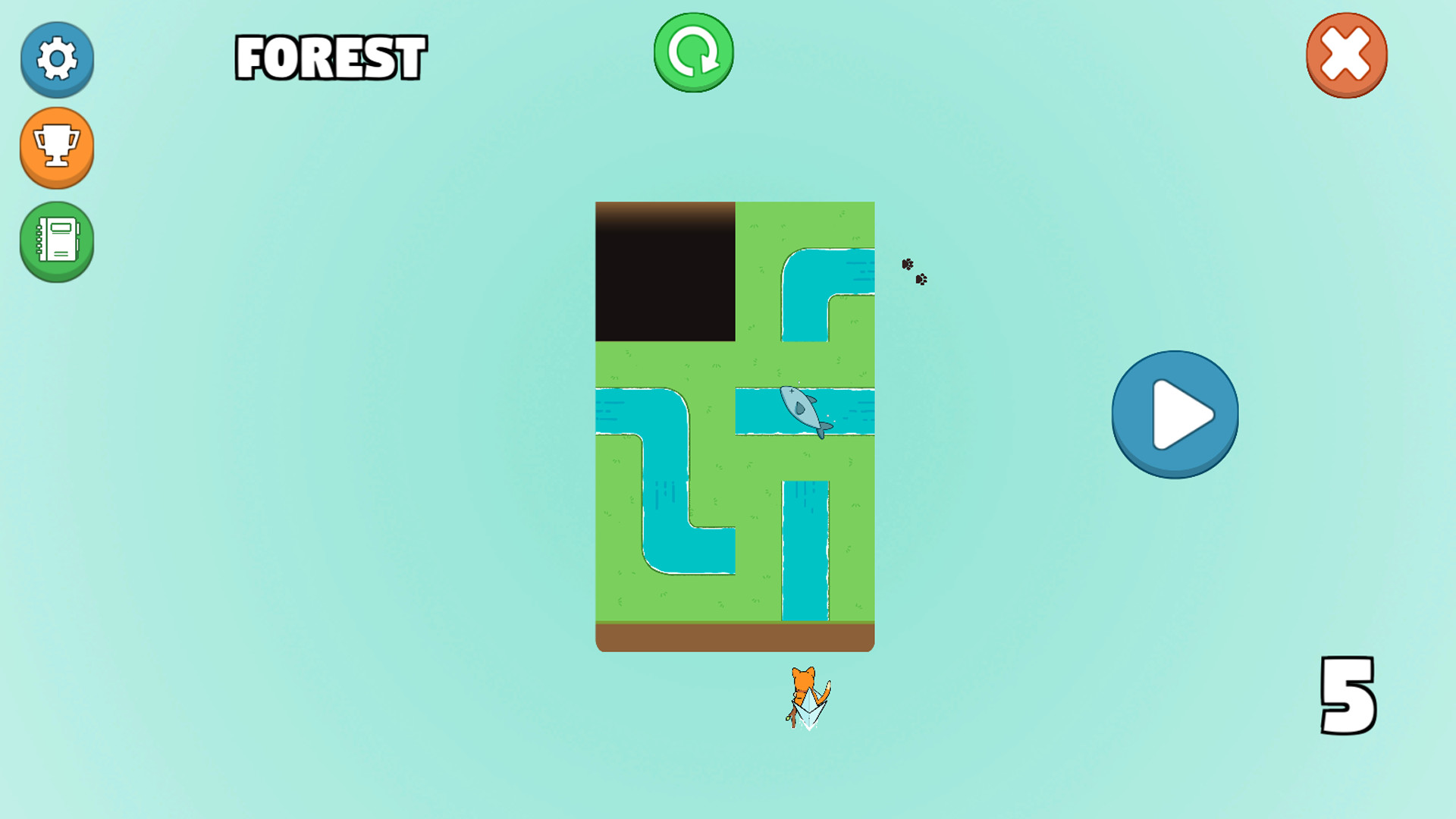The height and width of the screenshot is (819, 1456).
Task: Open the level journal notebook icon
Action: pos(57,243)
